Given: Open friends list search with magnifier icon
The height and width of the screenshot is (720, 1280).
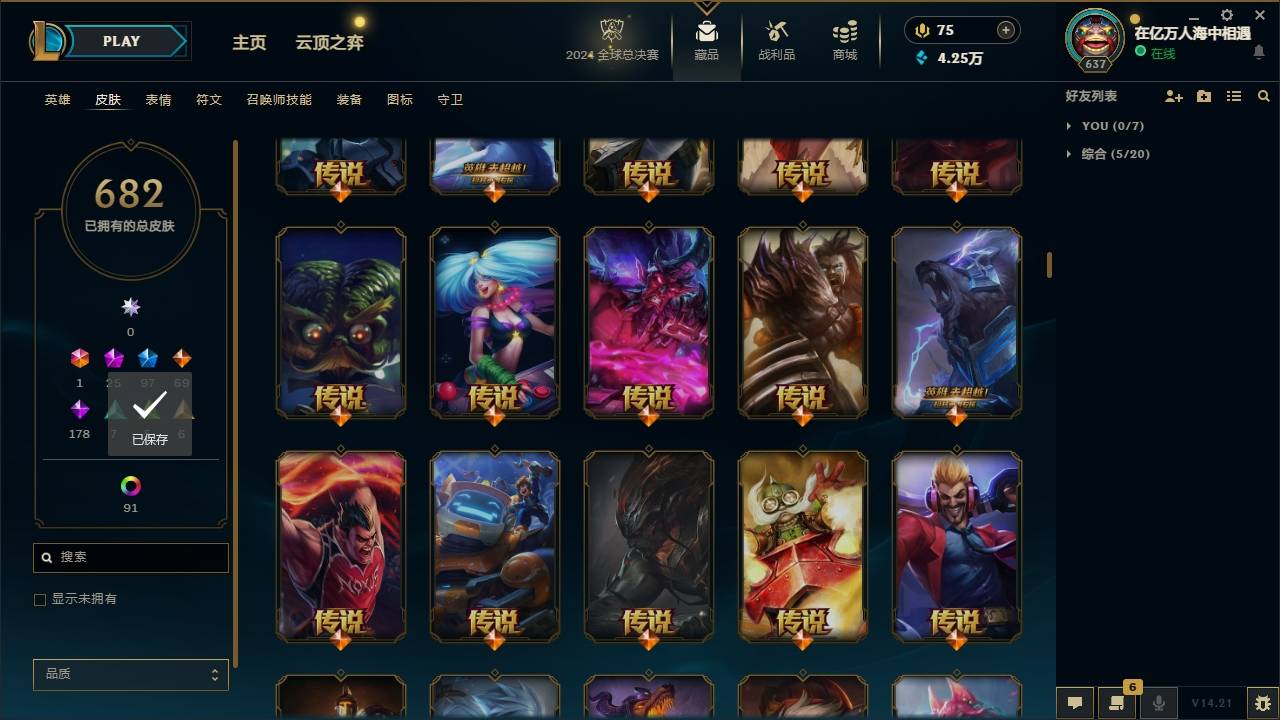Looking at the screenshot, I should click(x=1263, y=96).
